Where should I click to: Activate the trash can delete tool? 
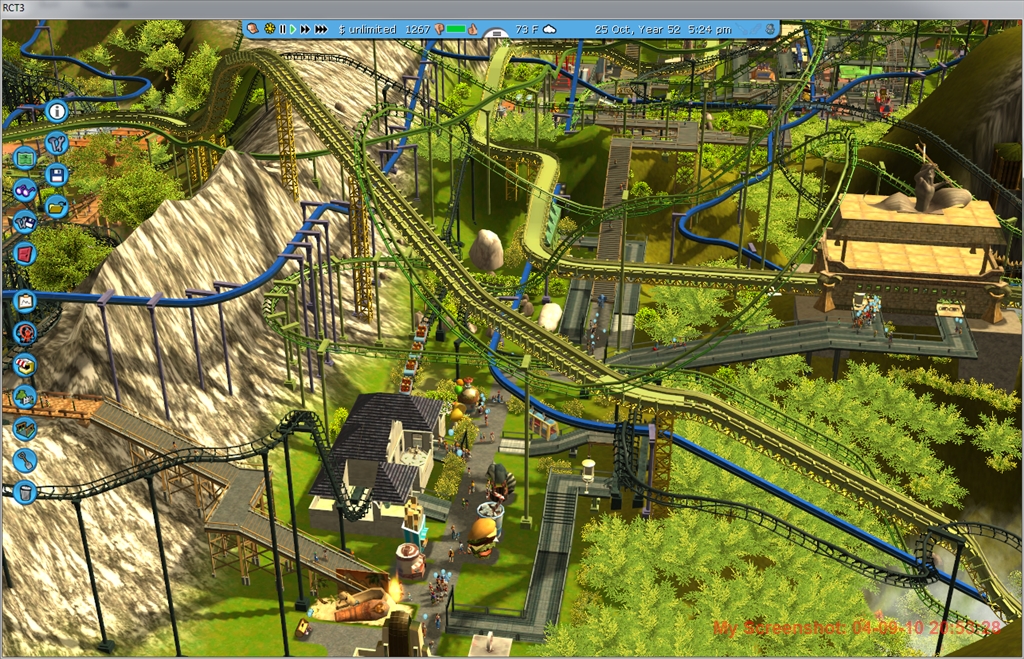point(25,492)
